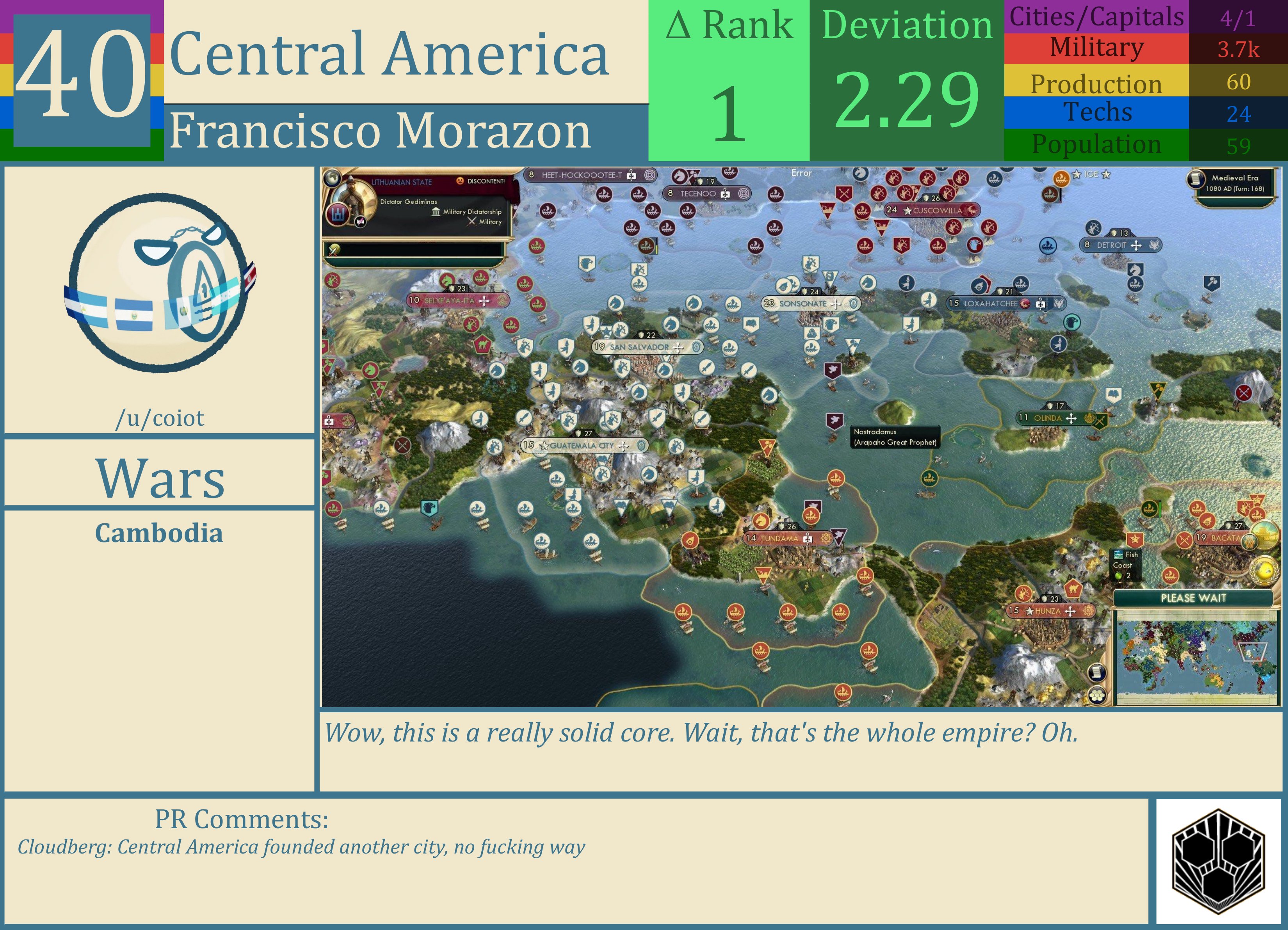Screen dimensions: 1288x930
Task: Click the DISCONTENT! status label
Action: click(487, 181)
